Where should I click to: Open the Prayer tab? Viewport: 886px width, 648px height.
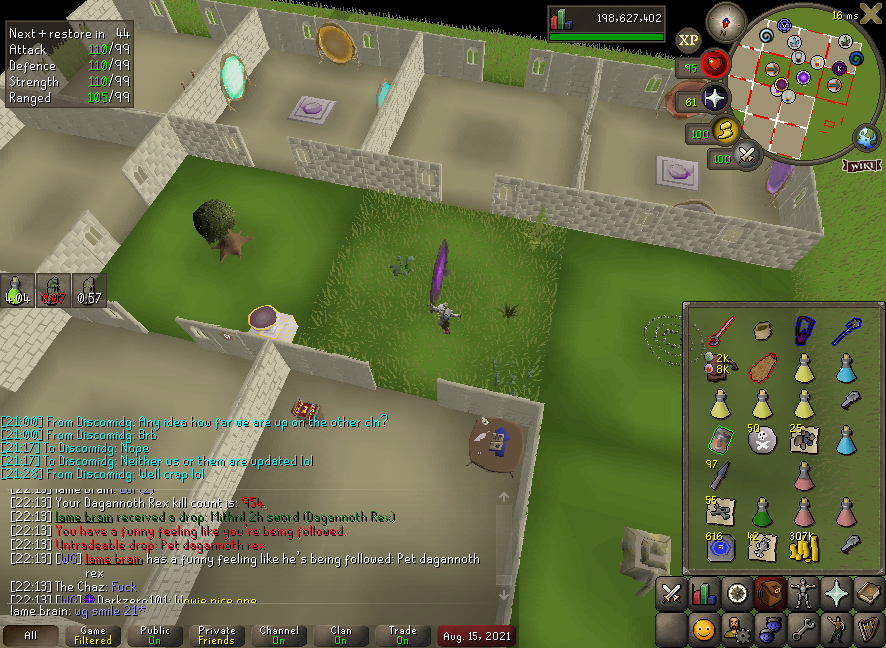coord(836,593)
